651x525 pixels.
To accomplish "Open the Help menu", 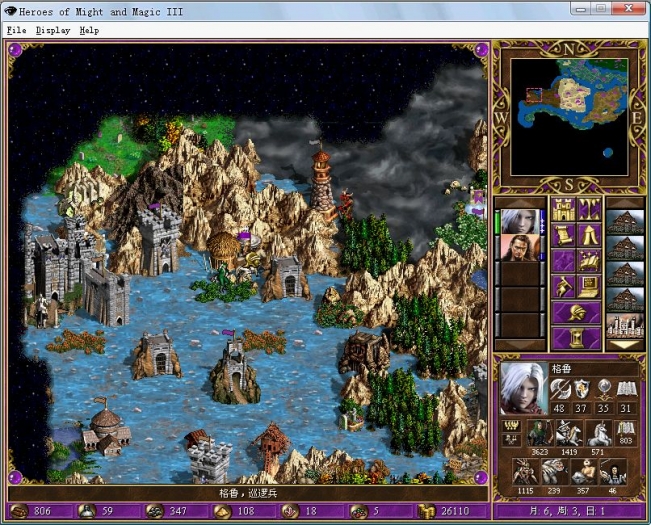I will (x=89, y=30).
